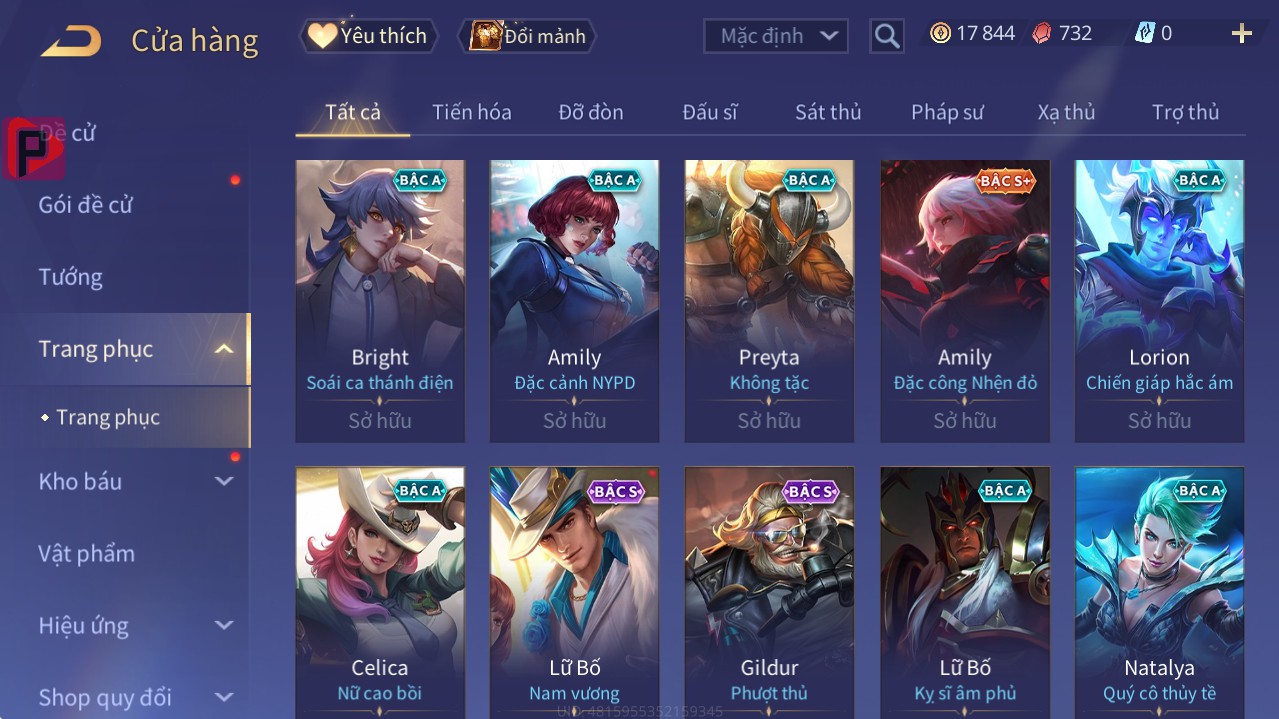1279x719 pixels.
Task: Click the magnifying glass search button
Action: 886,36
